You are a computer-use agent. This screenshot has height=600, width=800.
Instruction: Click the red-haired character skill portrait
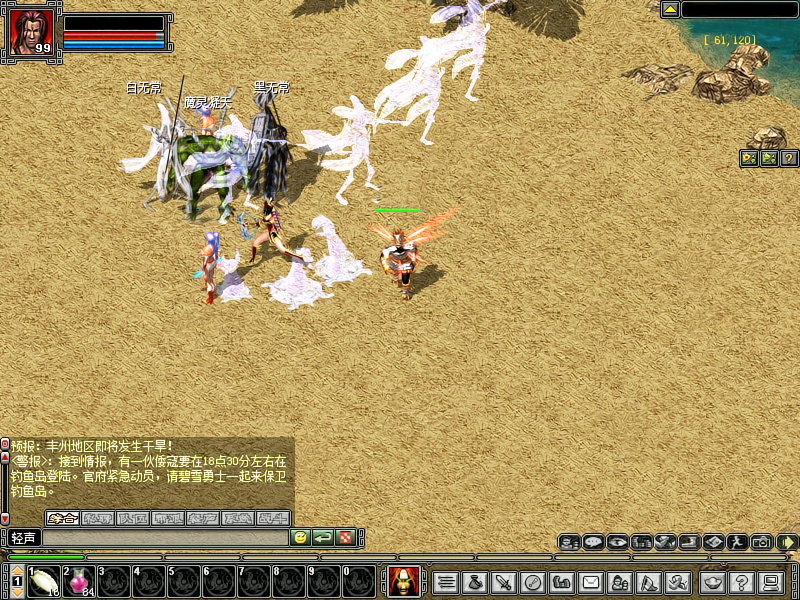point(403,580)
